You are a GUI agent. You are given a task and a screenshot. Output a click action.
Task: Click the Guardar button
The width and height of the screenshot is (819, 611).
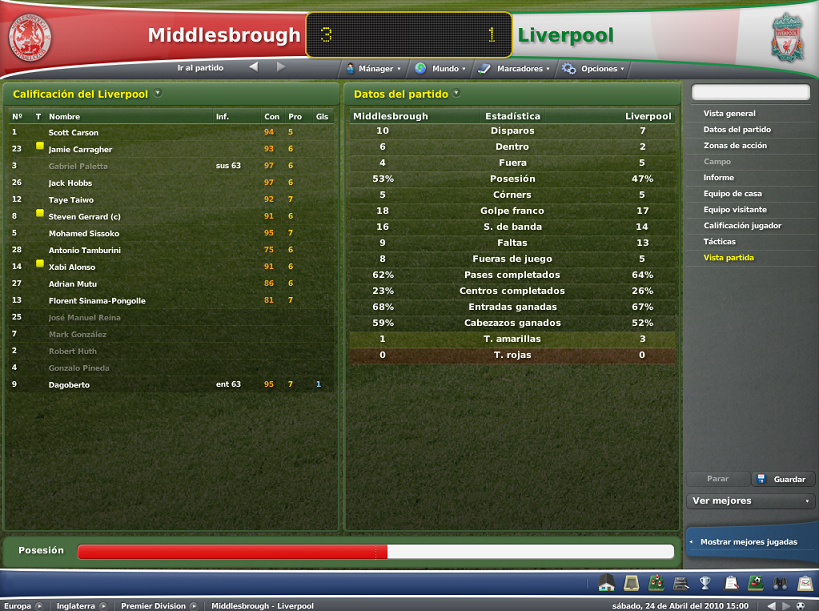point(783,479)
